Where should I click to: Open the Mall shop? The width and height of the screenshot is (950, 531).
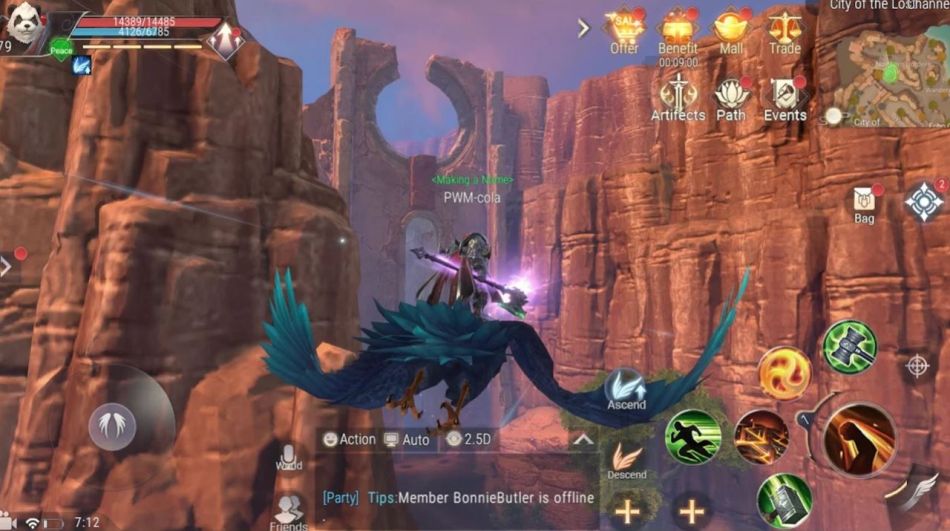[x=731, y=30]
